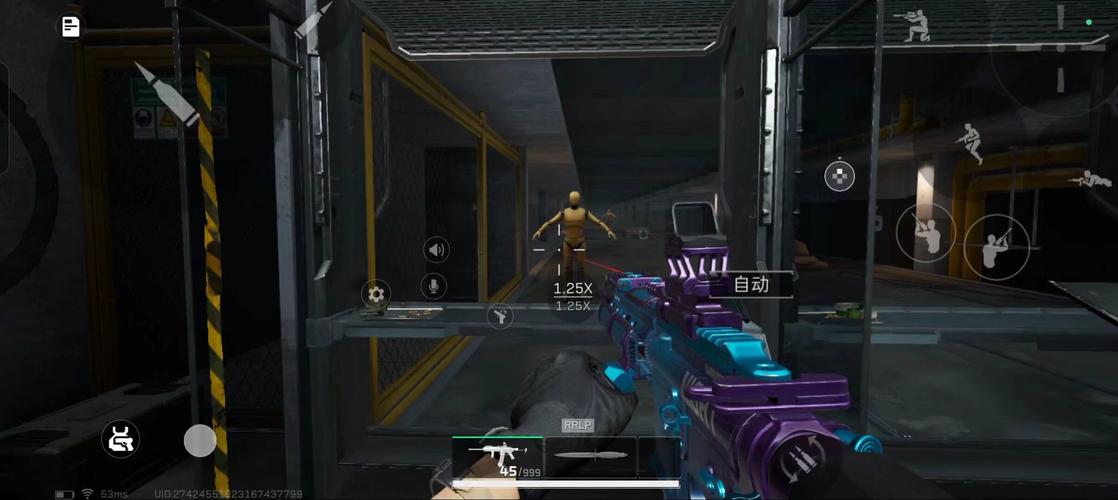Tap the round checkered-dots icon
This screenshot has width=1118, height=500.
[839, 177]
